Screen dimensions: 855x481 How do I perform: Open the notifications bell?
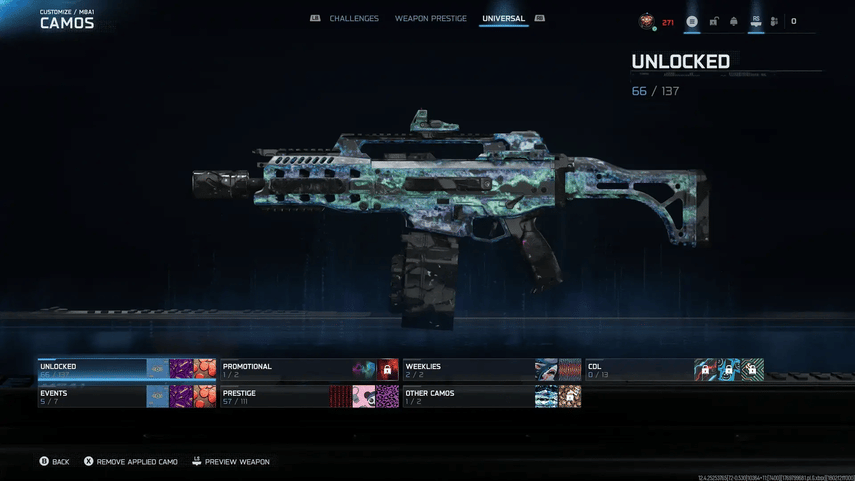pos(734,21)
